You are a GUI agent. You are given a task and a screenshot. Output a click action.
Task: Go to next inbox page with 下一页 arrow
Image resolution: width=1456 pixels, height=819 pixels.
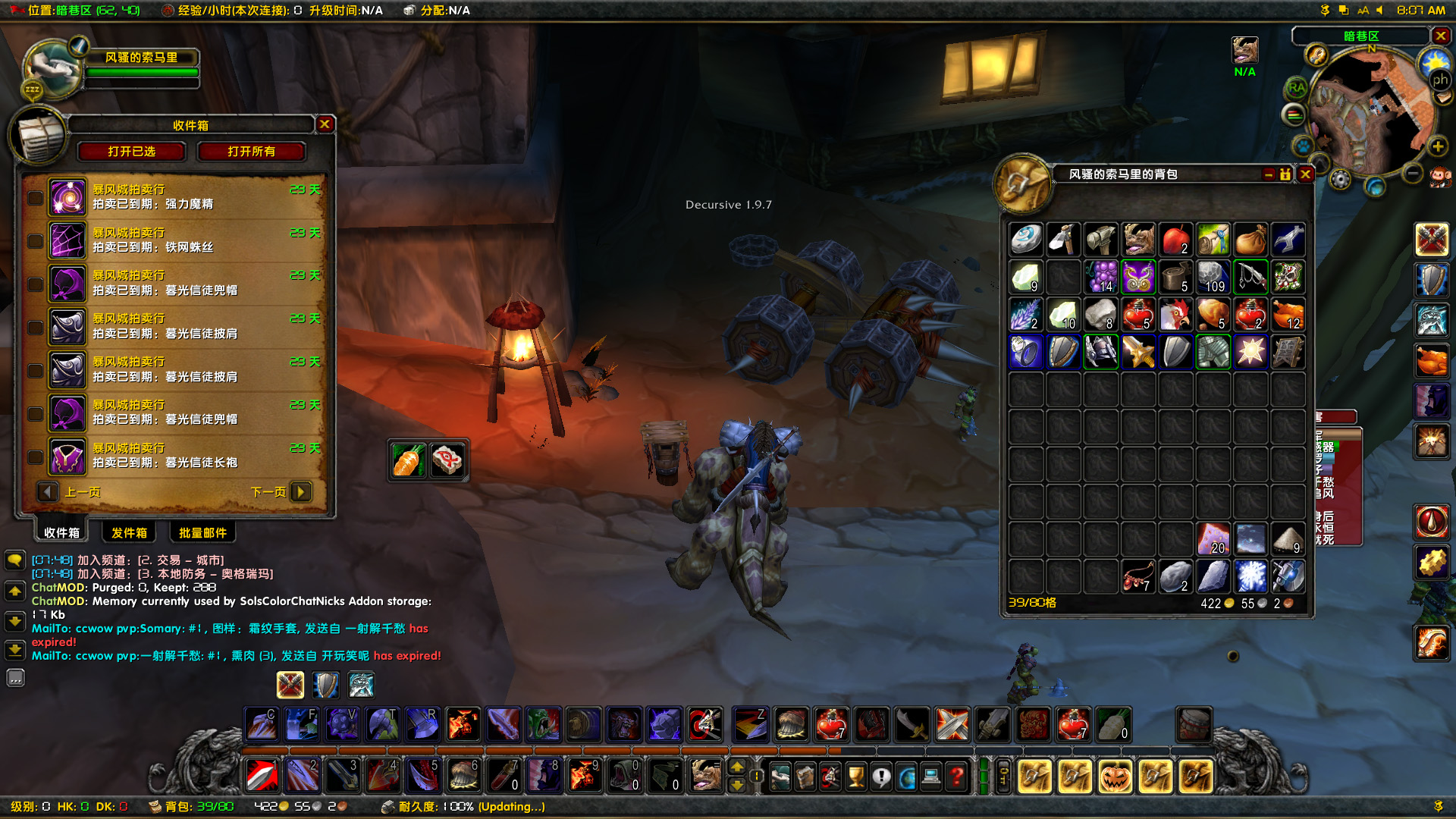click(300, 491)
